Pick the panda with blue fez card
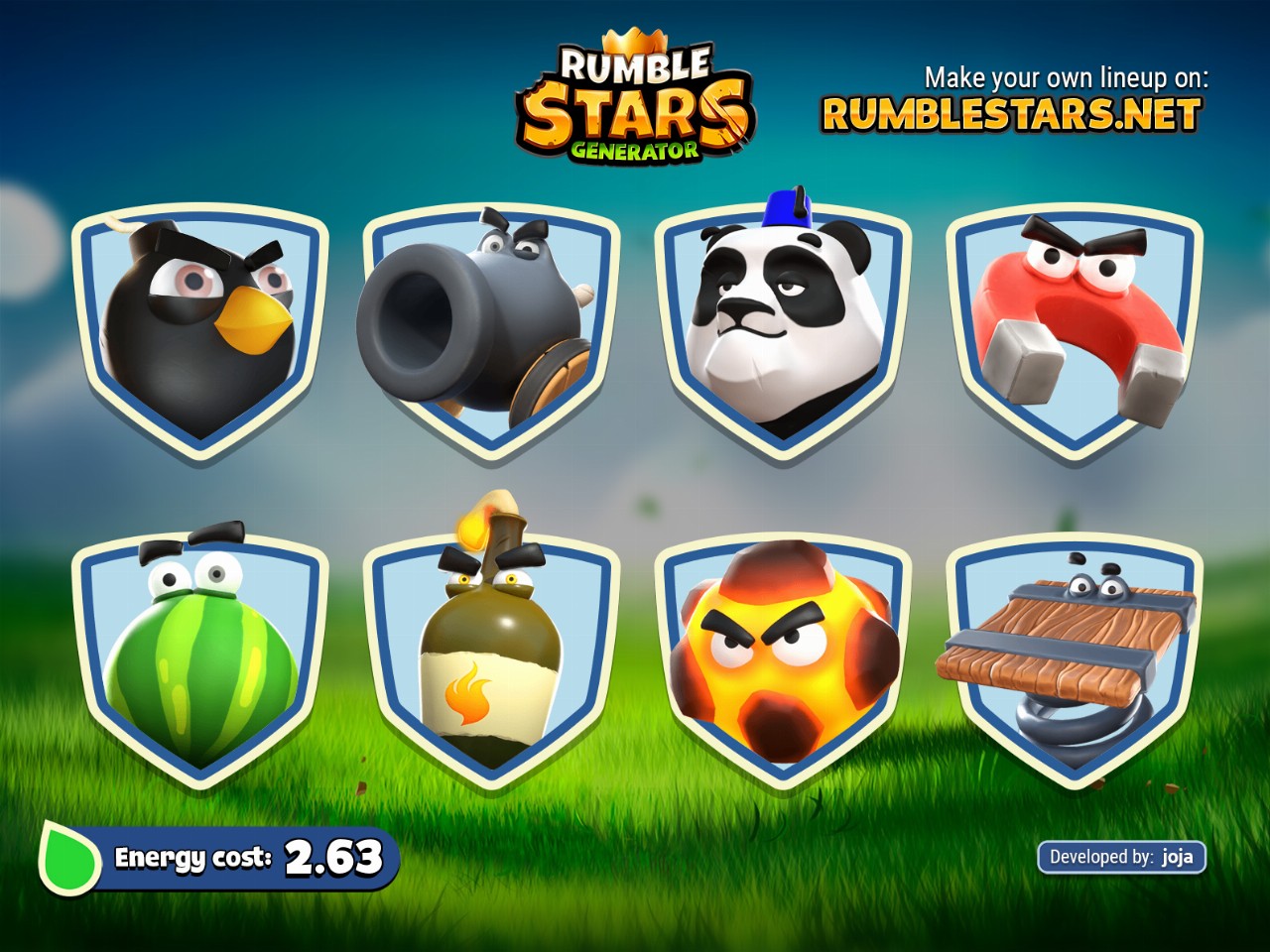Screen dimensions: 1270x952 coord(783,329)
